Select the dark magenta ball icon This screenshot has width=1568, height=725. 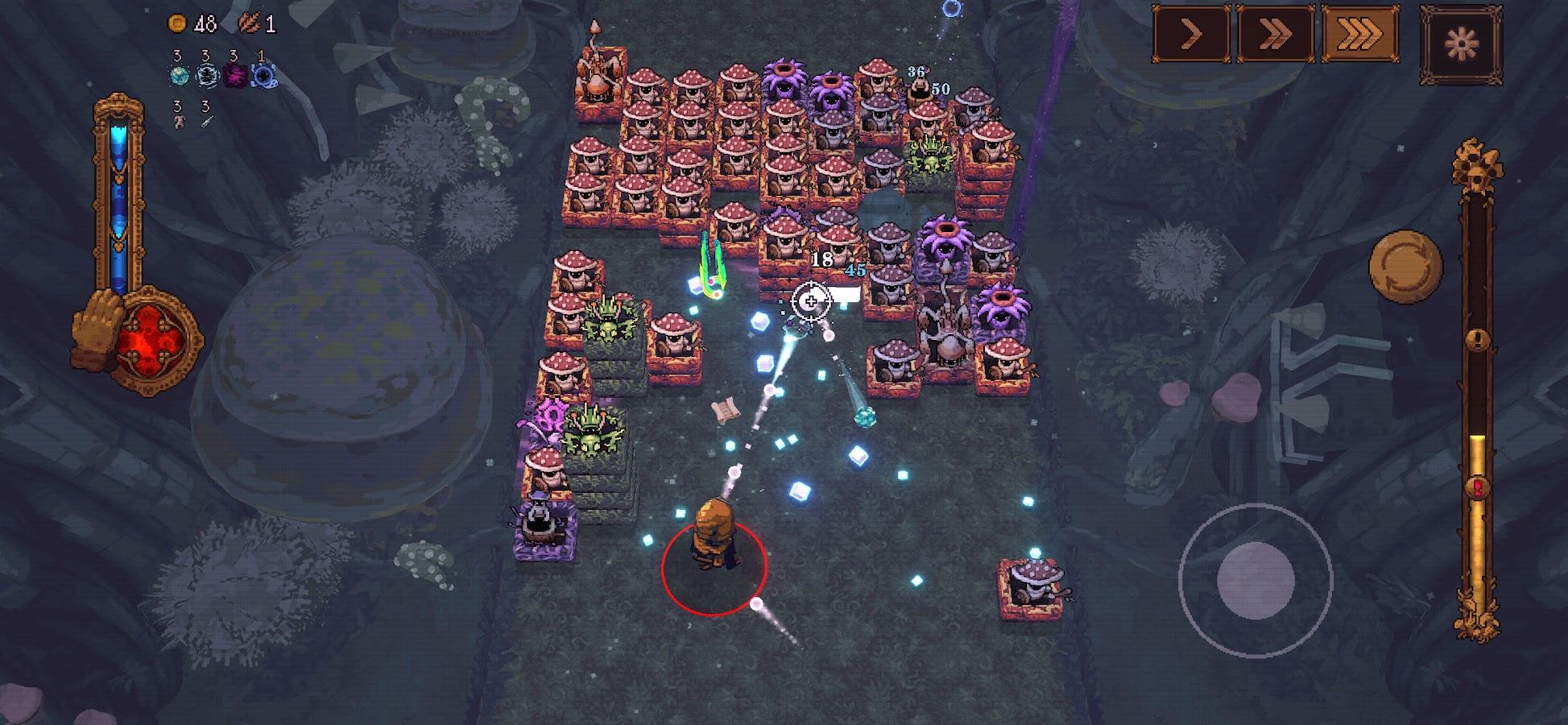234,77
